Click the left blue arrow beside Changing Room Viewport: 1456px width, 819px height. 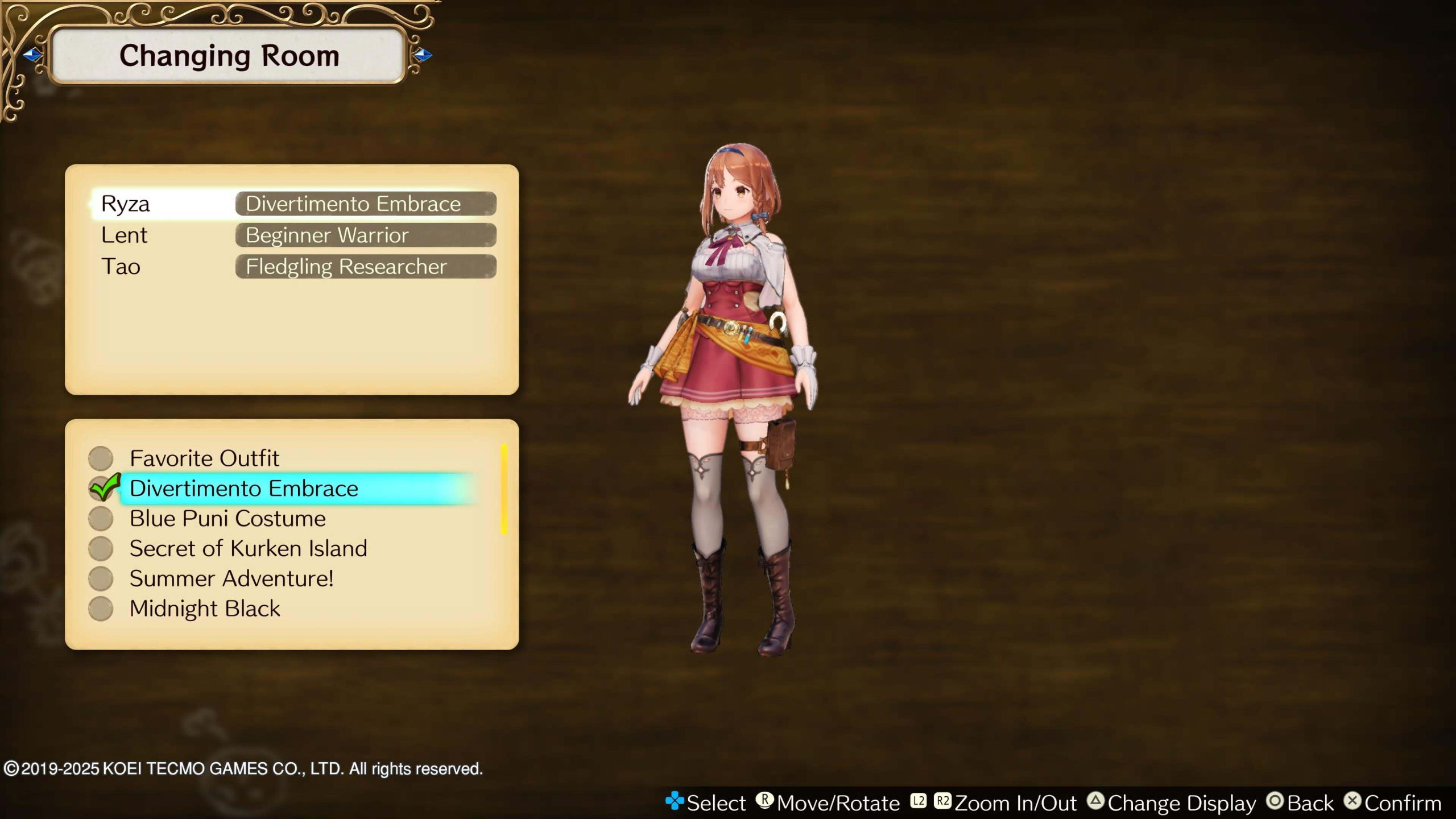pyautogui.click(x=32, y=55)
